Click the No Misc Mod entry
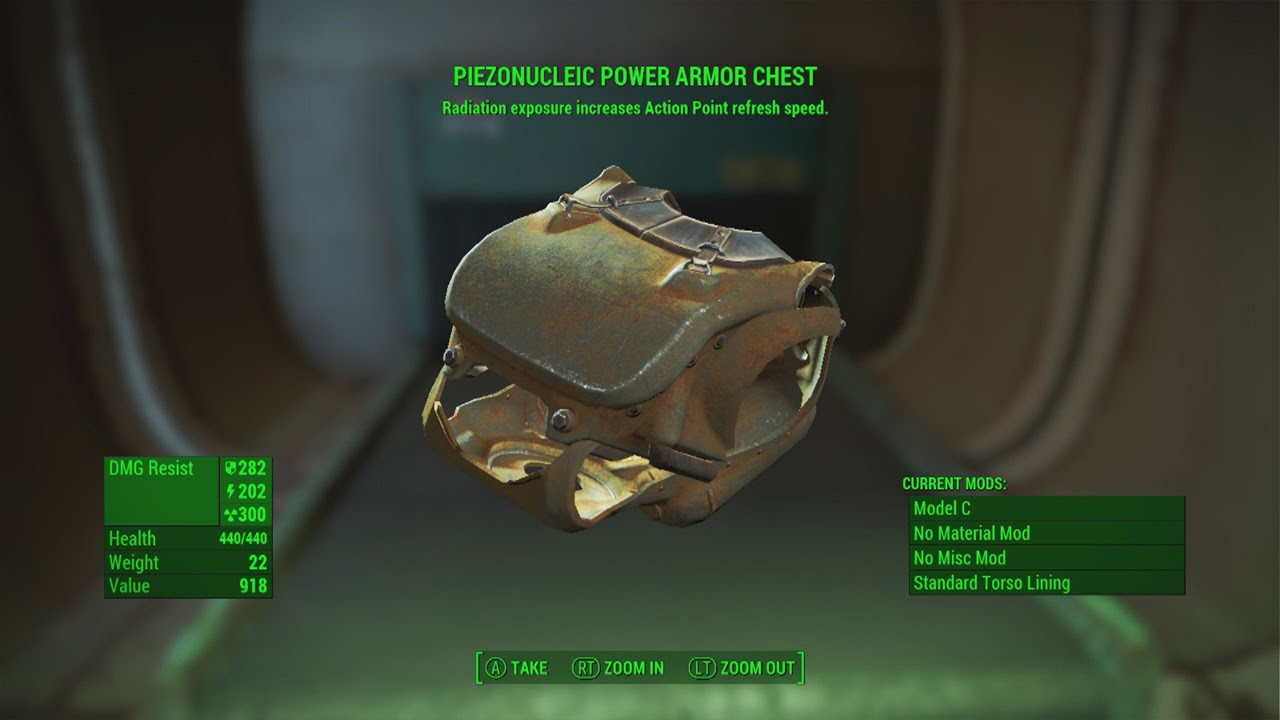 1046,558
